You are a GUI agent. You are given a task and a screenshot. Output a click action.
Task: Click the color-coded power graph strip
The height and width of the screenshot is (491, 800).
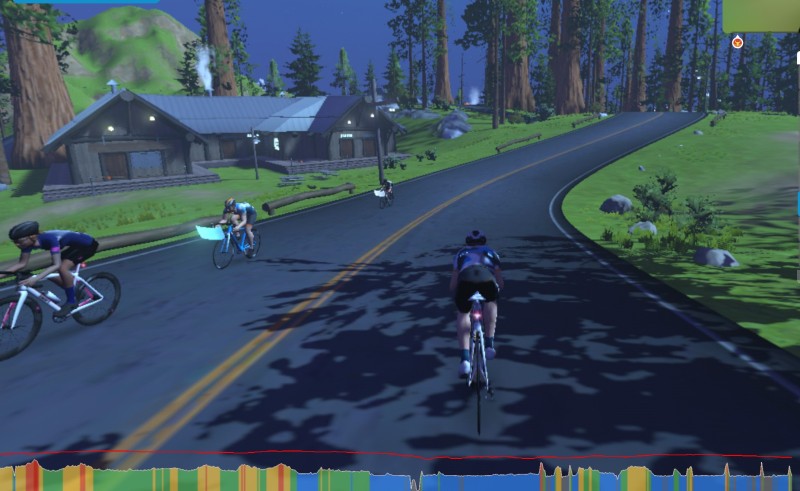[x=400, y=477]
